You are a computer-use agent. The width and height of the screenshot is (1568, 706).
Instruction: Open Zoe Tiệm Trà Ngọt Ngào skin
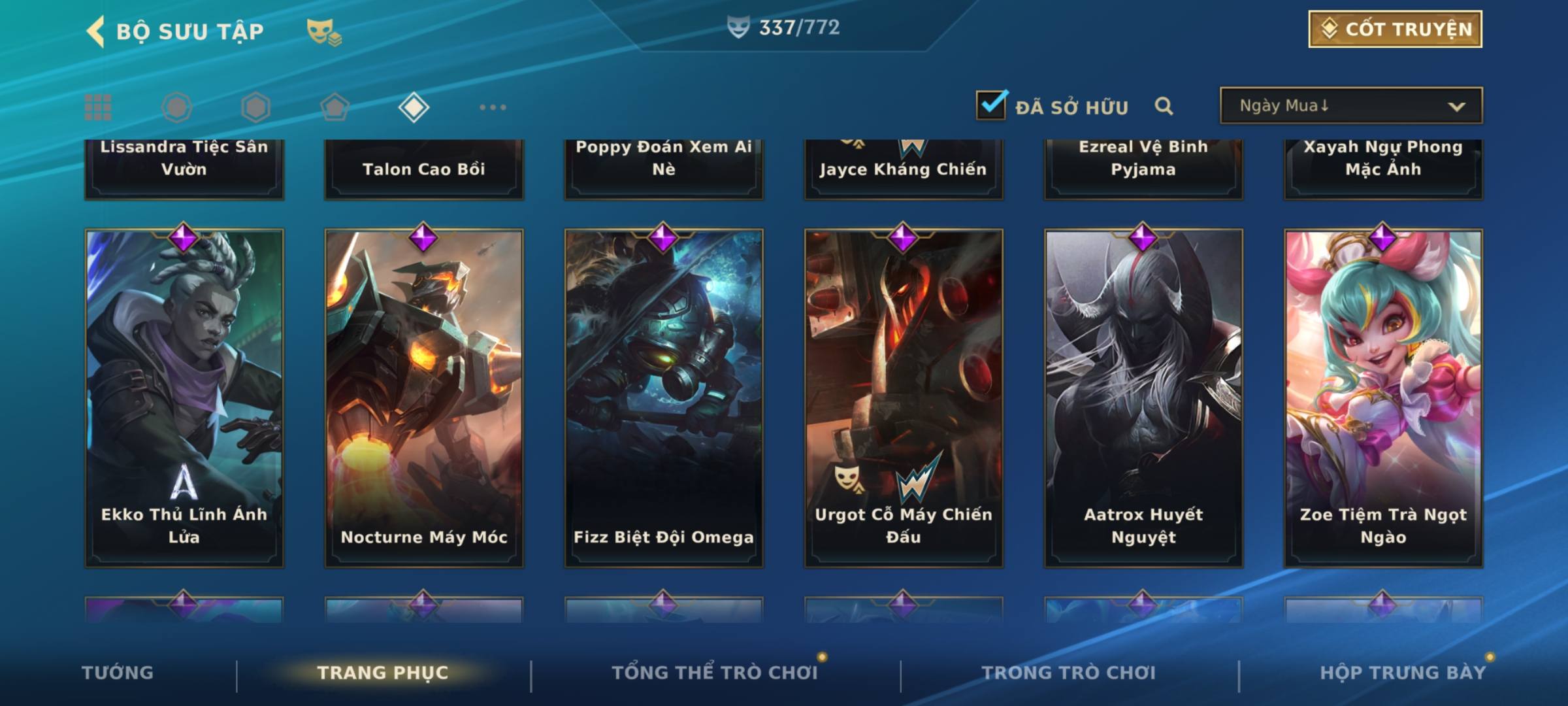(1383, 397)
